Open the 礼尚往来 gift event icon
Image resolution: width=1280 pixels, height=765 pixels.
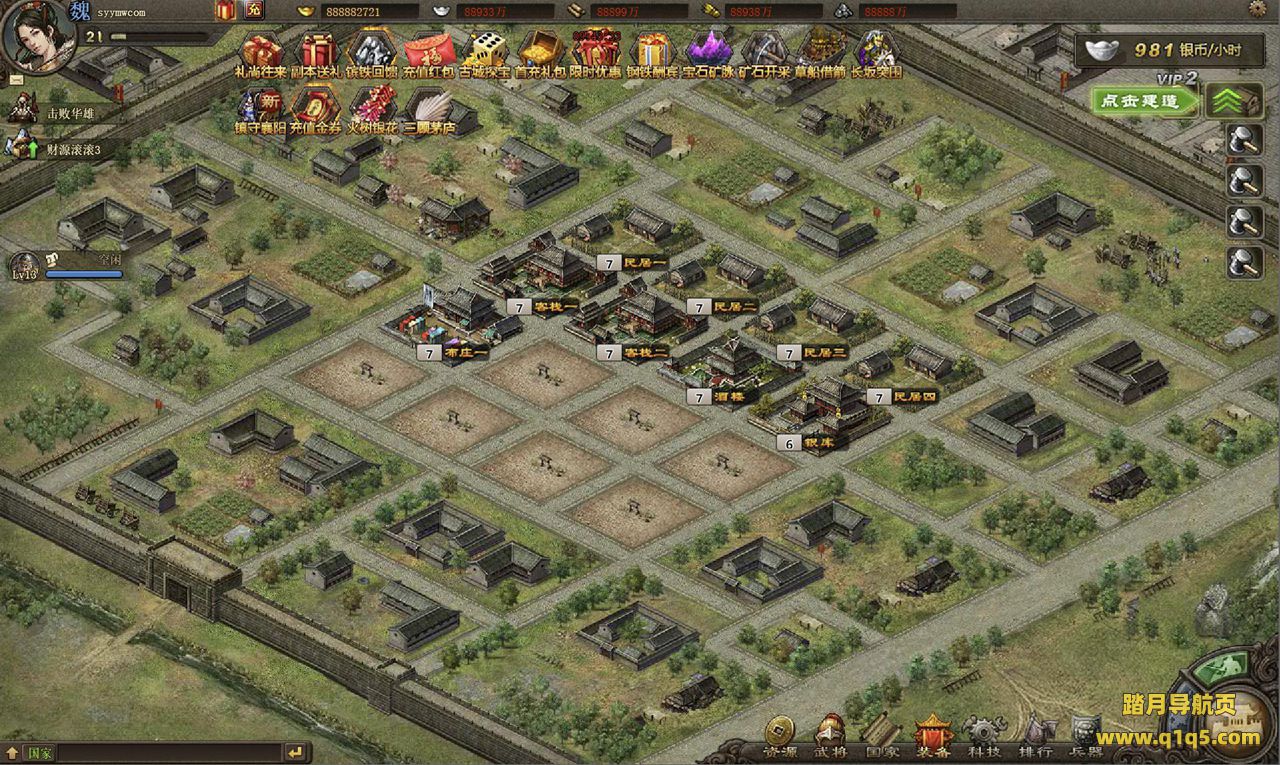click(261, 54)
